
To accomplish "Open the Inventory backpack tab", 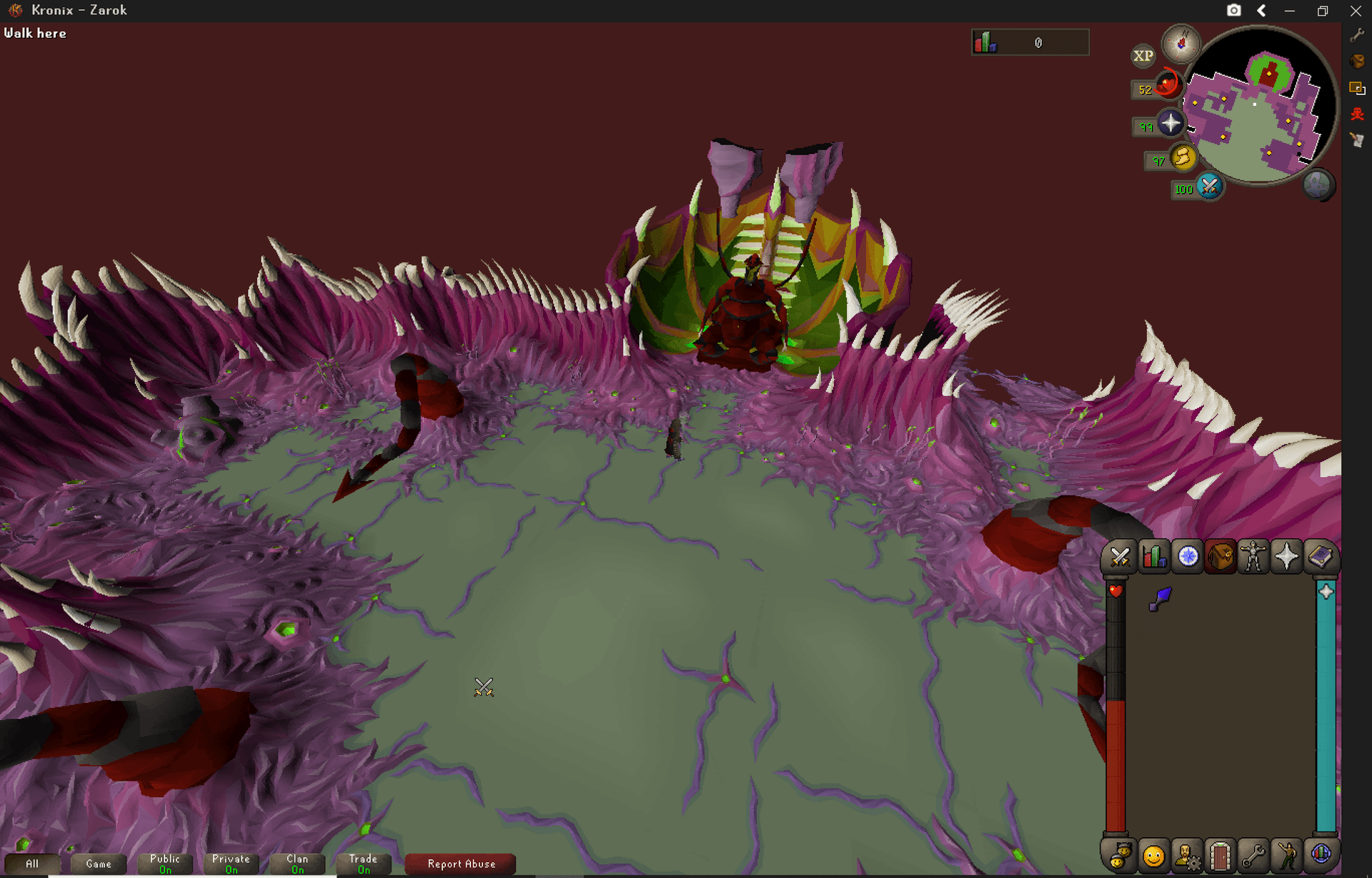I will (1221, 558).
